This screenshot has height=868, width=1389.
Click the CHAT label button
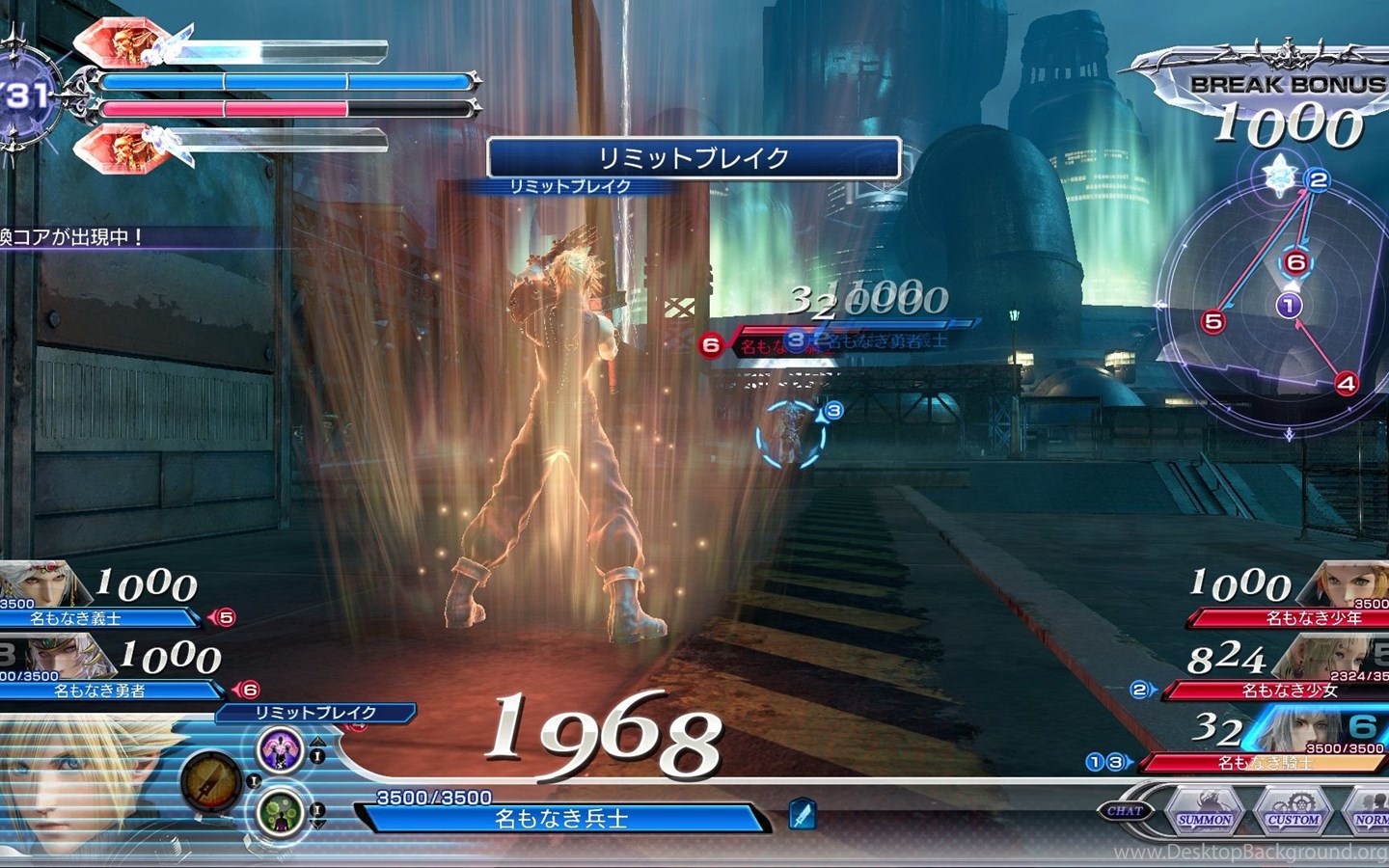tap(1124, 811)
